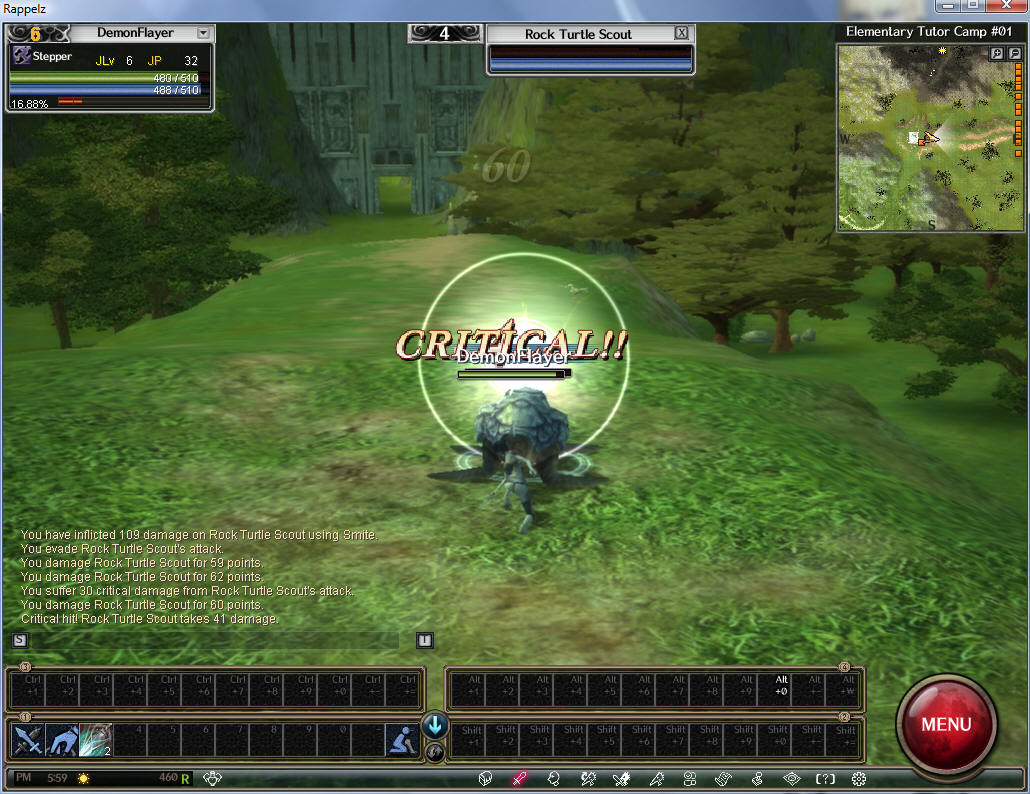
Task: Open the help [?] toolbar icon
Action: coord(825,778)
